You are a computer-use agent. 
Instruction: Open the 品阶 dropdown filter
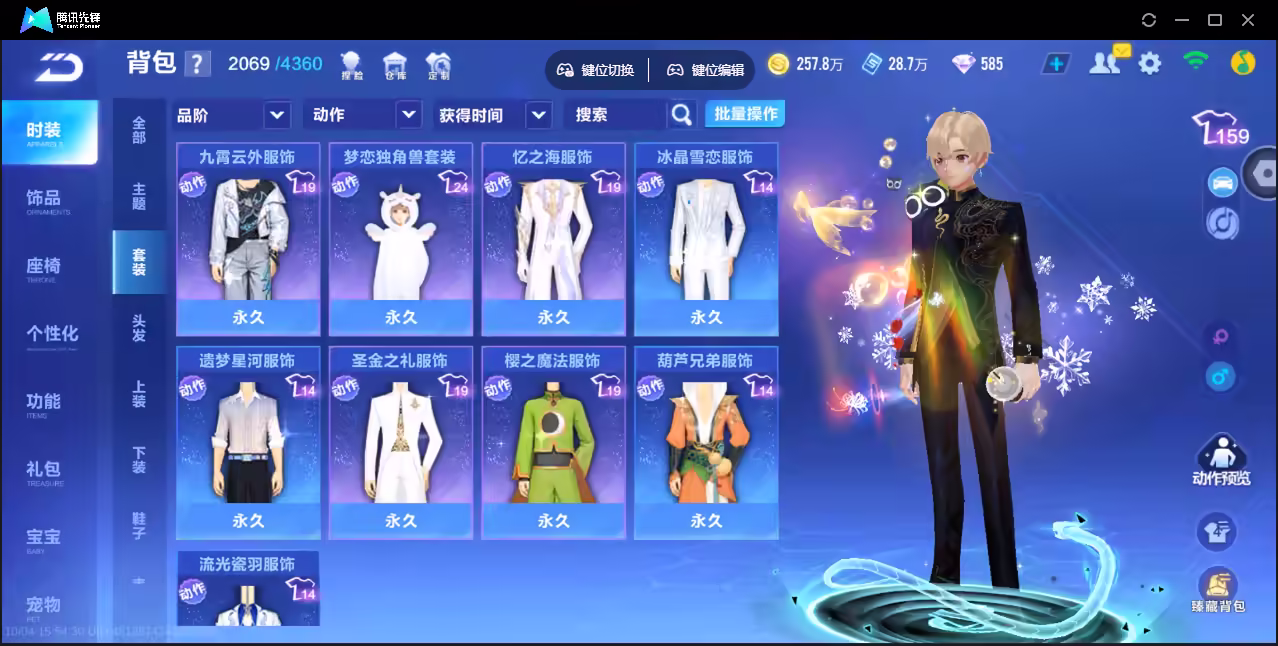click(232, 115)
